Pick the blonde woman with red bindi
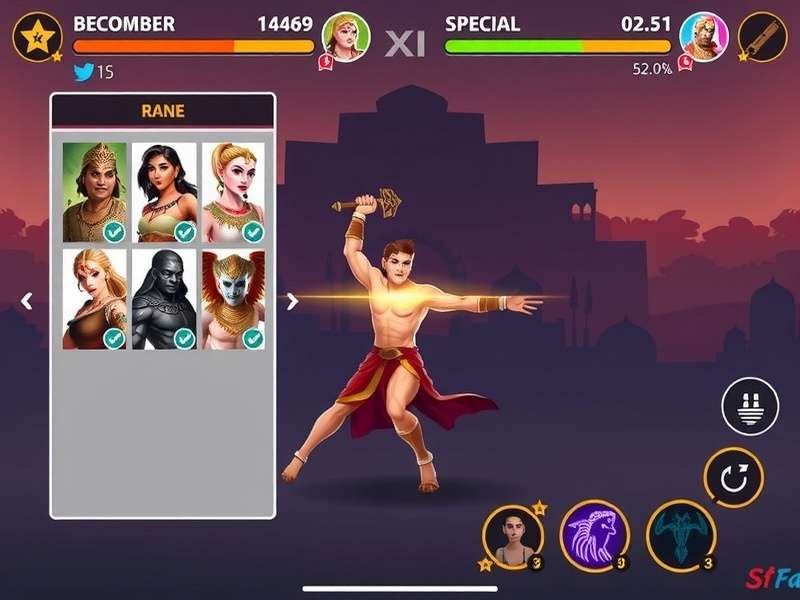The width and height of the screenshot is (800, 600). (234, 192)
